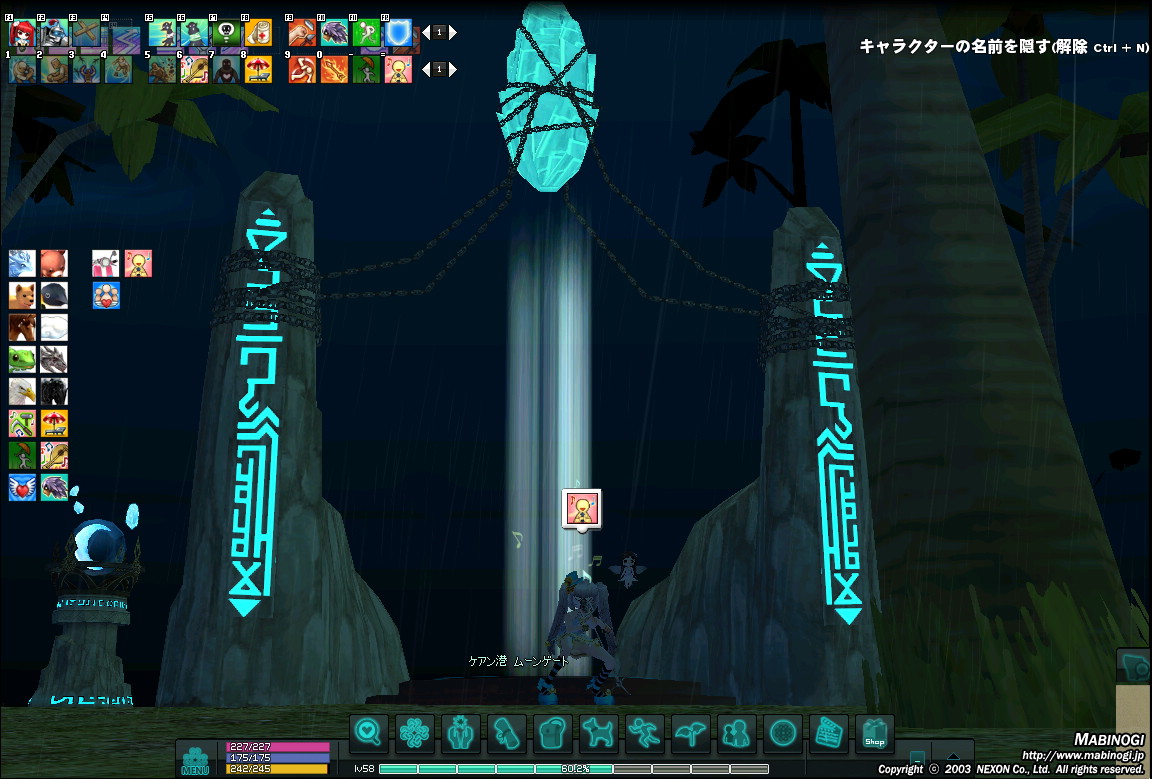Screen dimensions: 1152x779
Task: Open the inventory bag icon in the bottom bar
Action: point(553,735)
